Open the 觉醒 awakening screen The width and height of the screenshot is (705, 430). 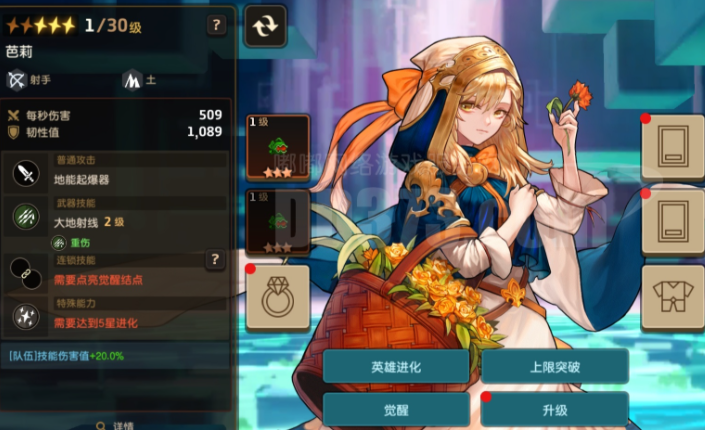395,410
